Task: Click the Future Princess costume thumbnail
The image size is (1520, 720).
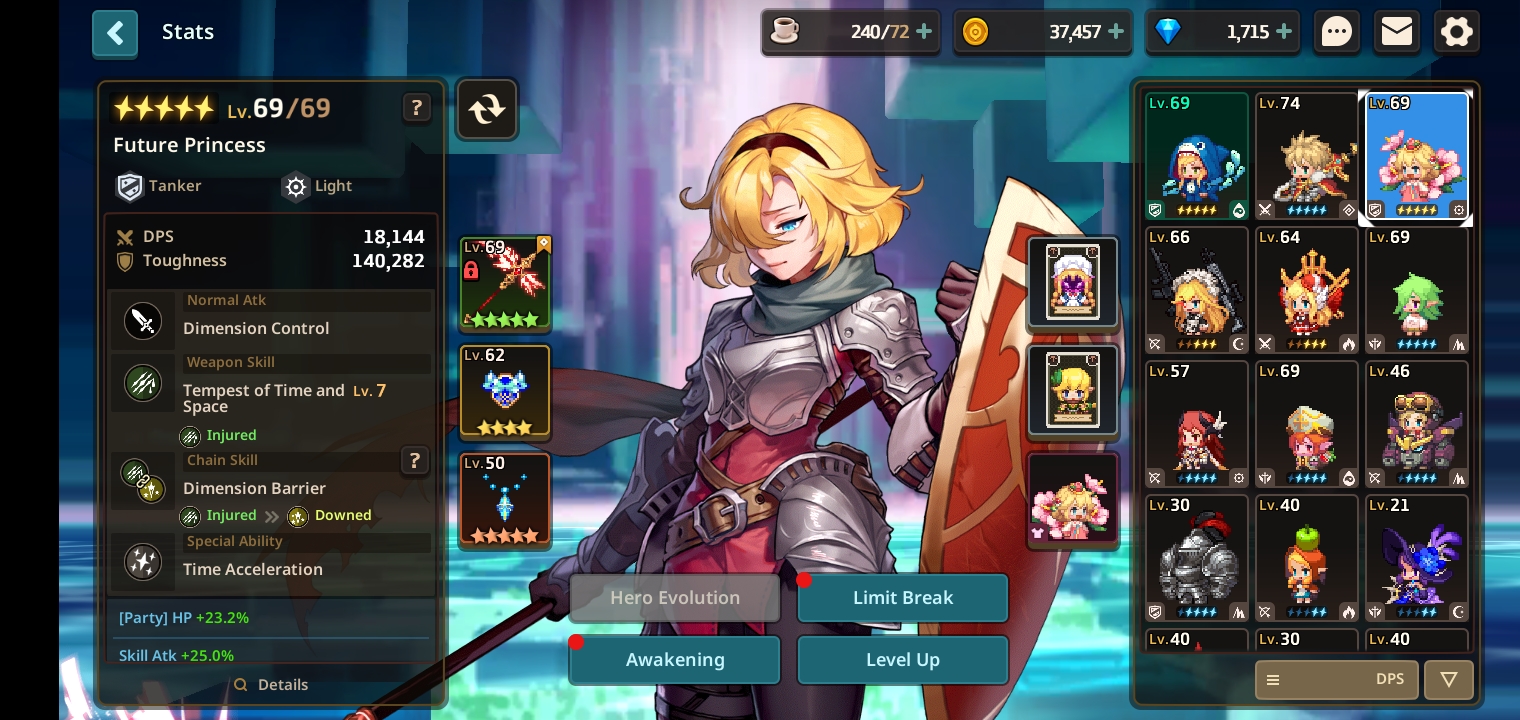Action: [1073, 498]
